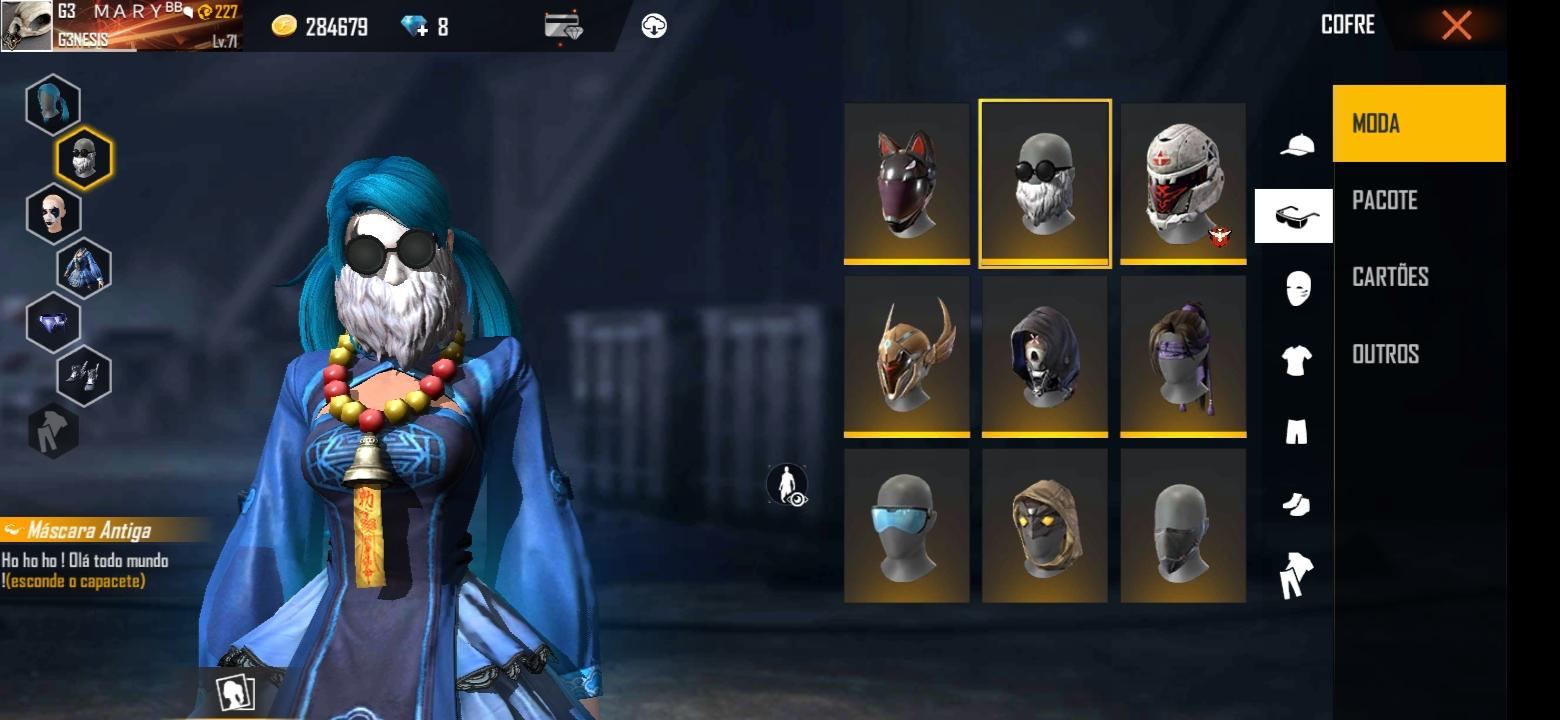Screen dimensions: 1560x720
Task: Open the cap headwear category
Action: click(1297, 146)
